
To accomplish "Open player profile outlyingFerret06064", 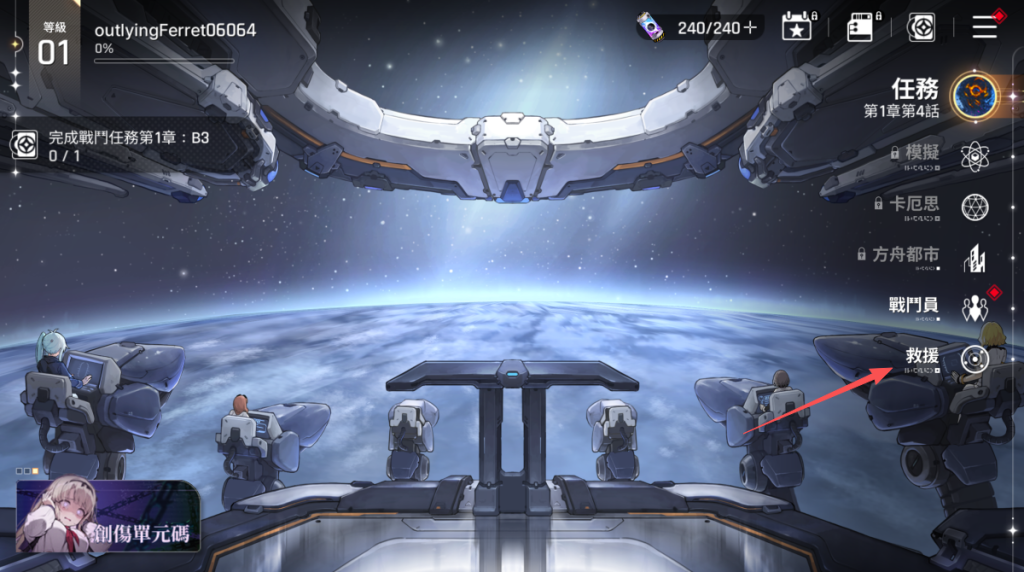I will pyautogui.click(x=175, y=31).
